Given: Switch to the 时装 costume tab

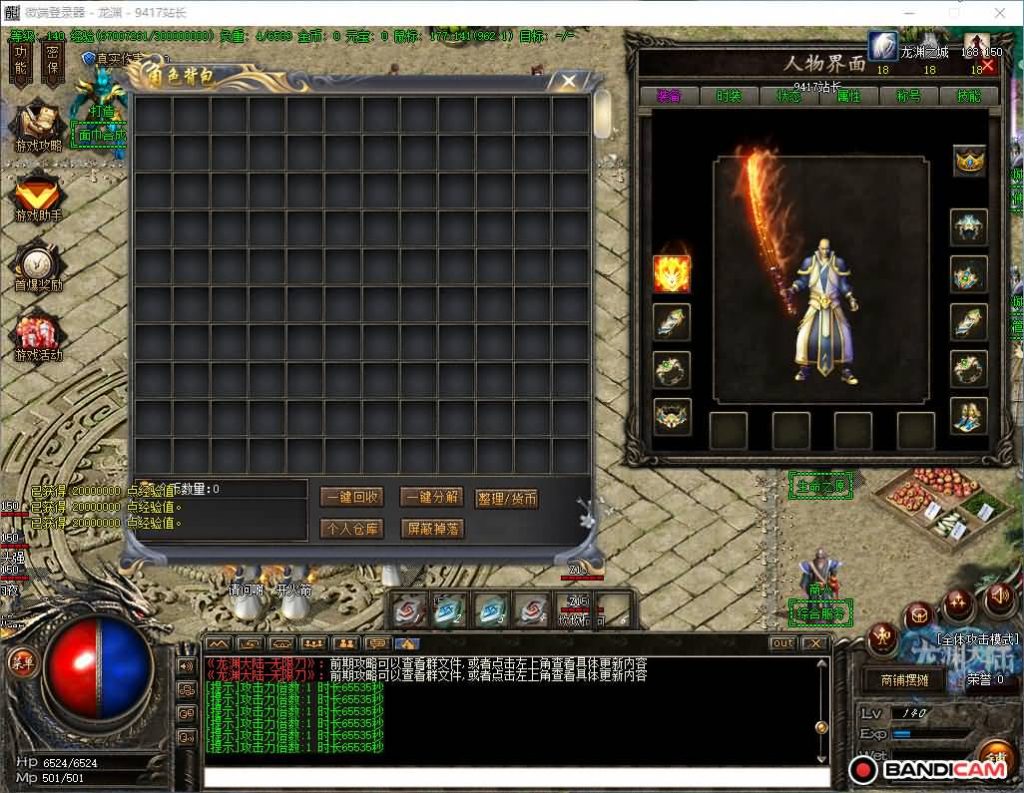Looking at the screenshot, I should click(x=729, y=96).
